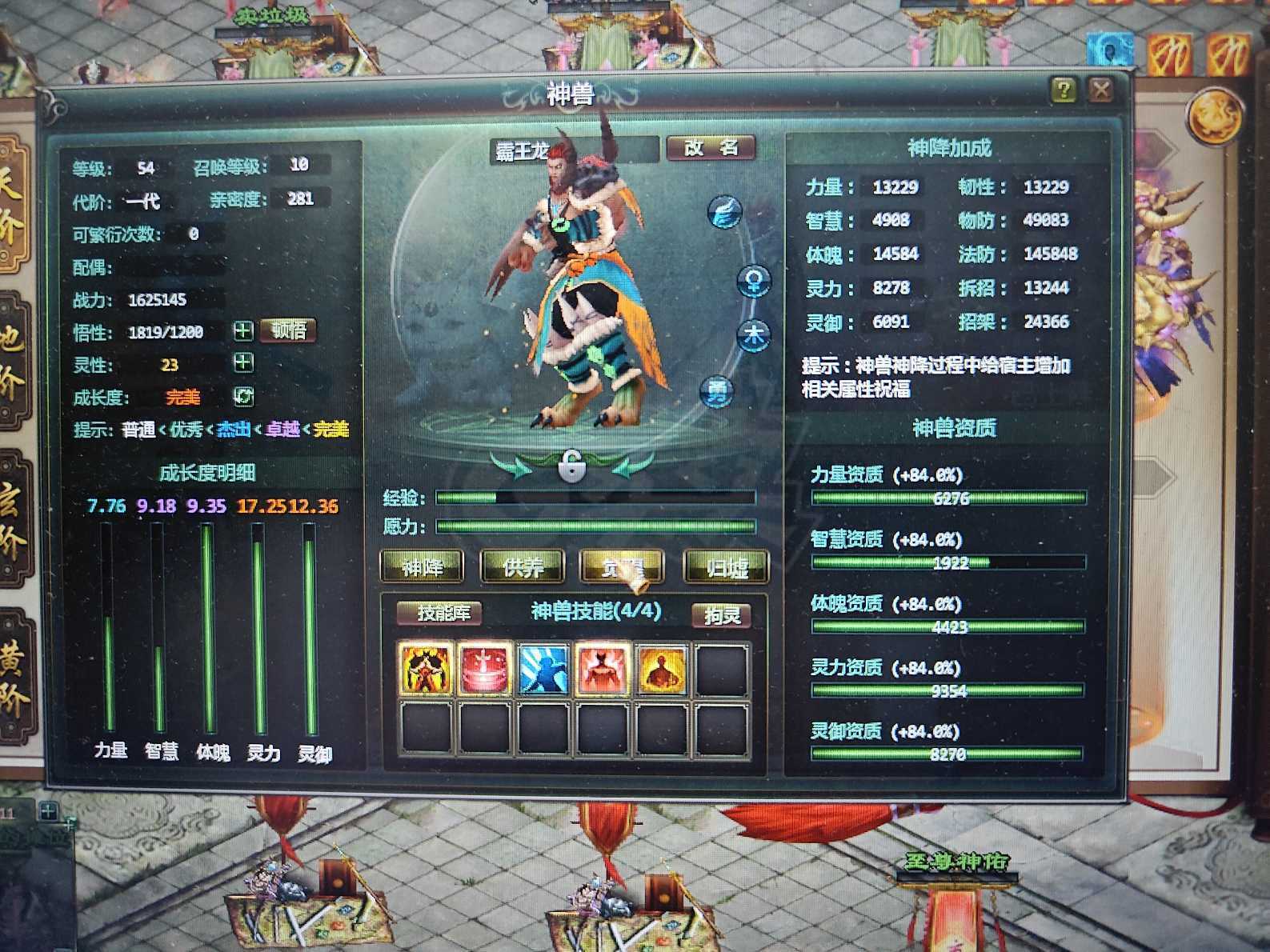Click the snowflake icon near the pet model

pos(727,211)
